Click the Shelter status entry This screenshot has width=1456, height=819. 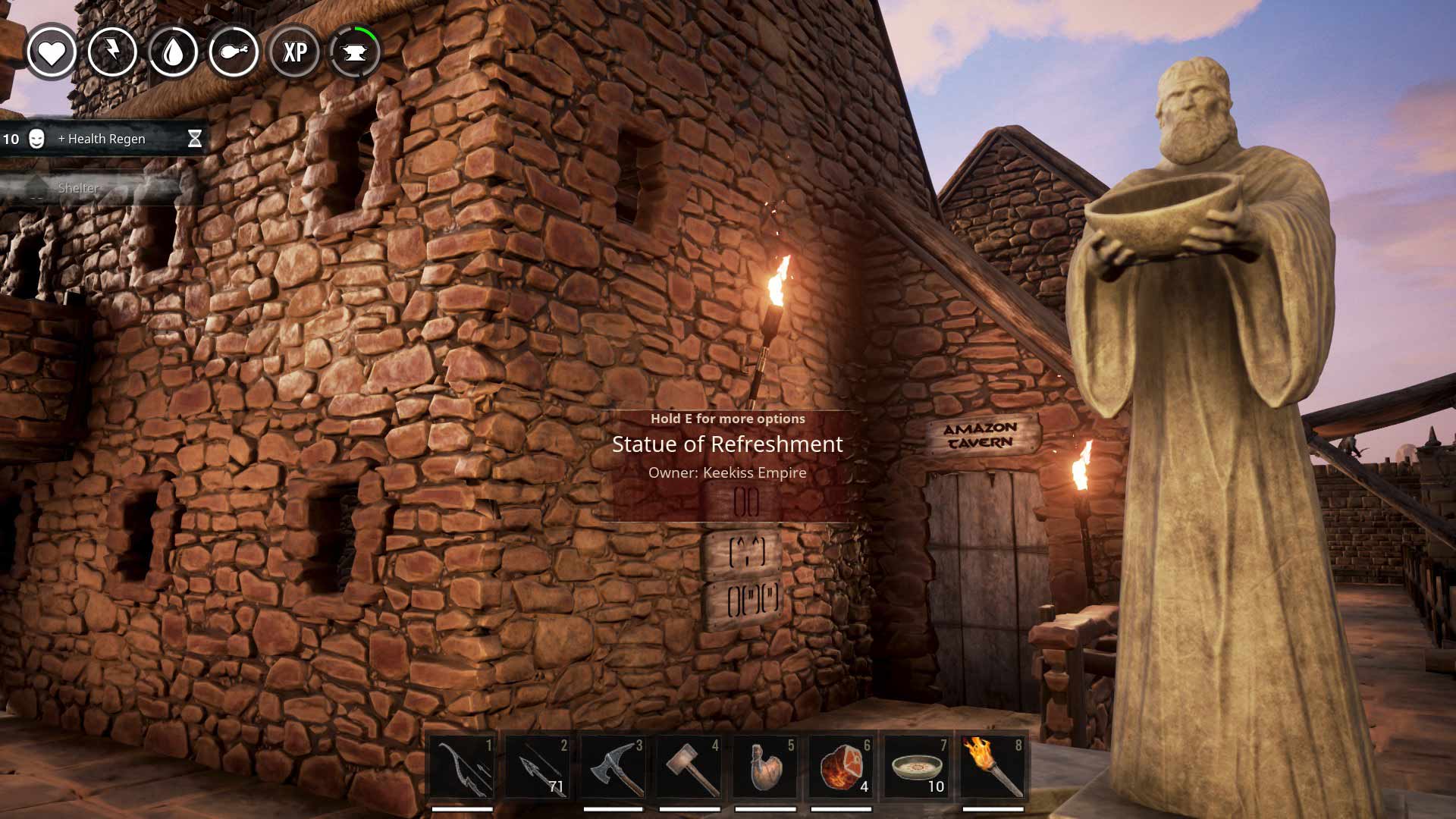79,188
